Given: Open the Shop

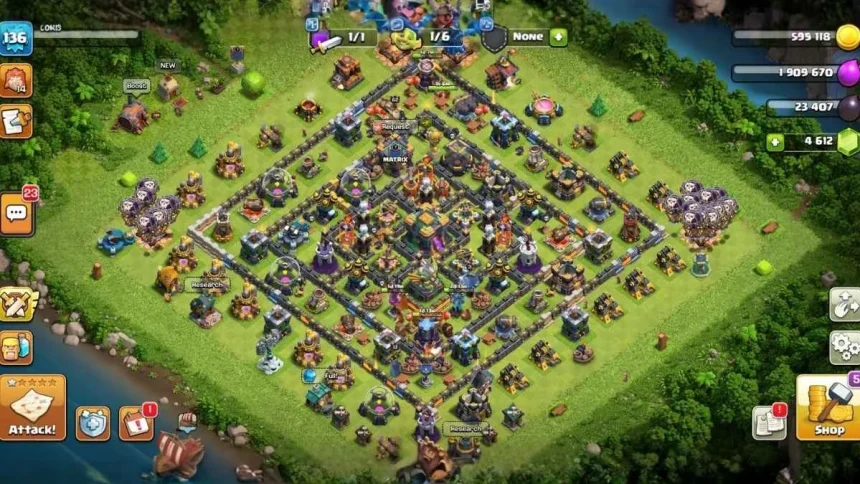Looking at the screenshot, I should point(828,407).
